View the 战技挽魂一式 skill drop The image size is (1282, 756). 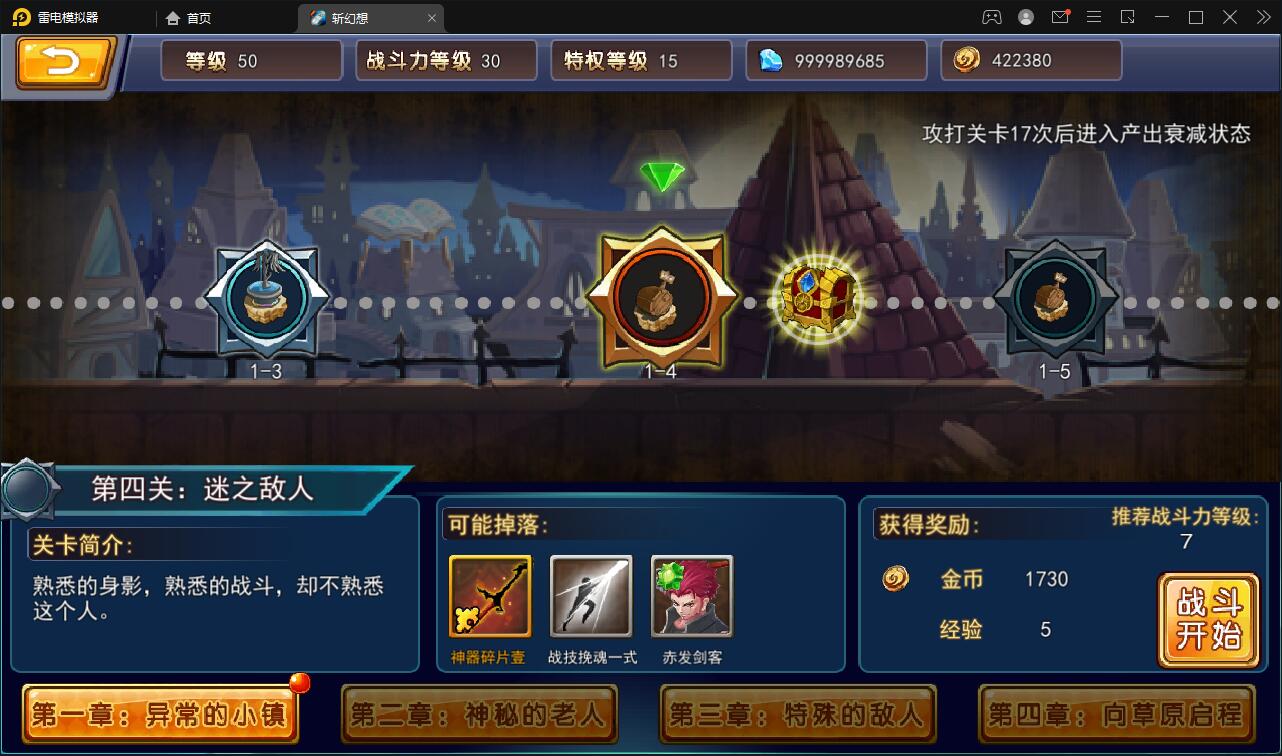pyautogui.click(x=590, y=596)
